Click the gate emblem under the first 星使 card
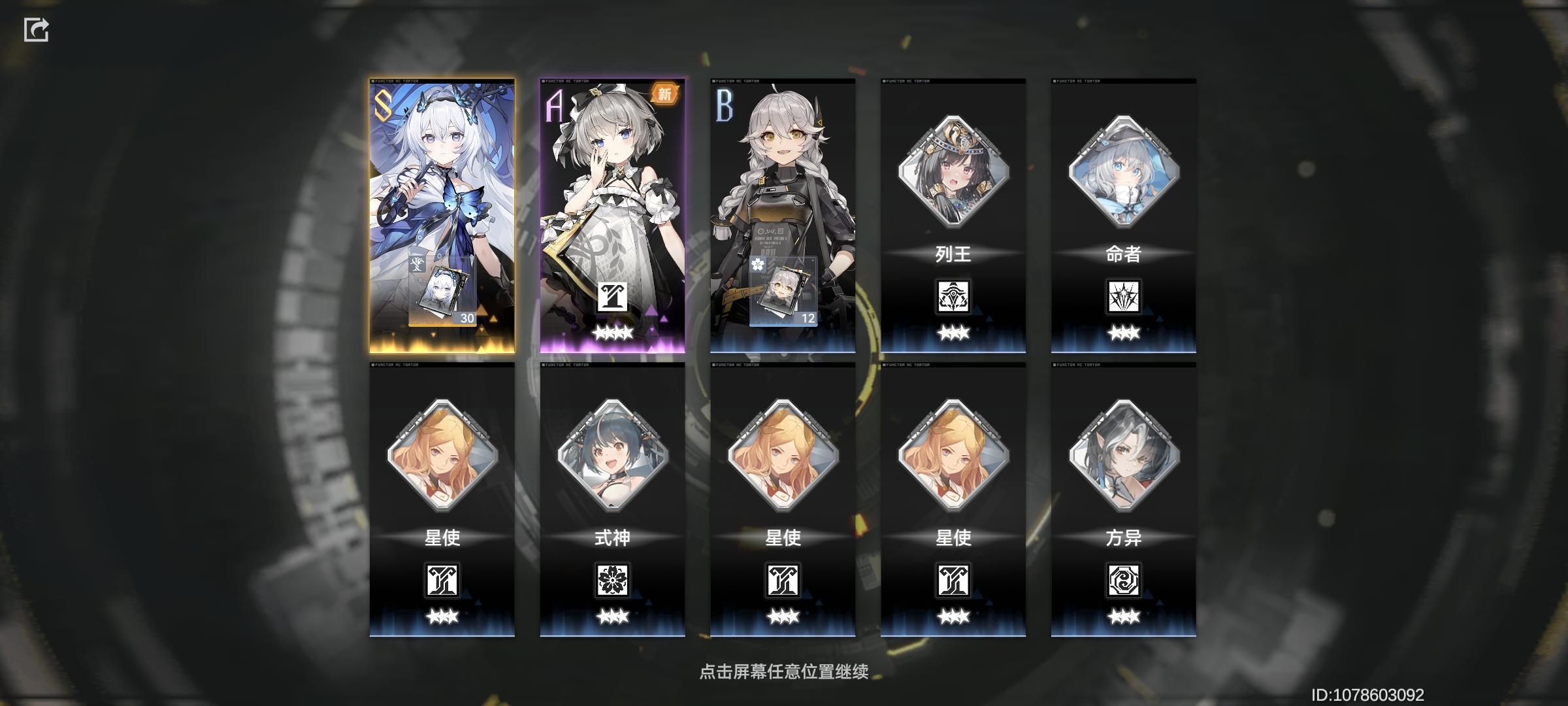The height and width of the screenshot is (706, 1568). click(x=444, y=581)
